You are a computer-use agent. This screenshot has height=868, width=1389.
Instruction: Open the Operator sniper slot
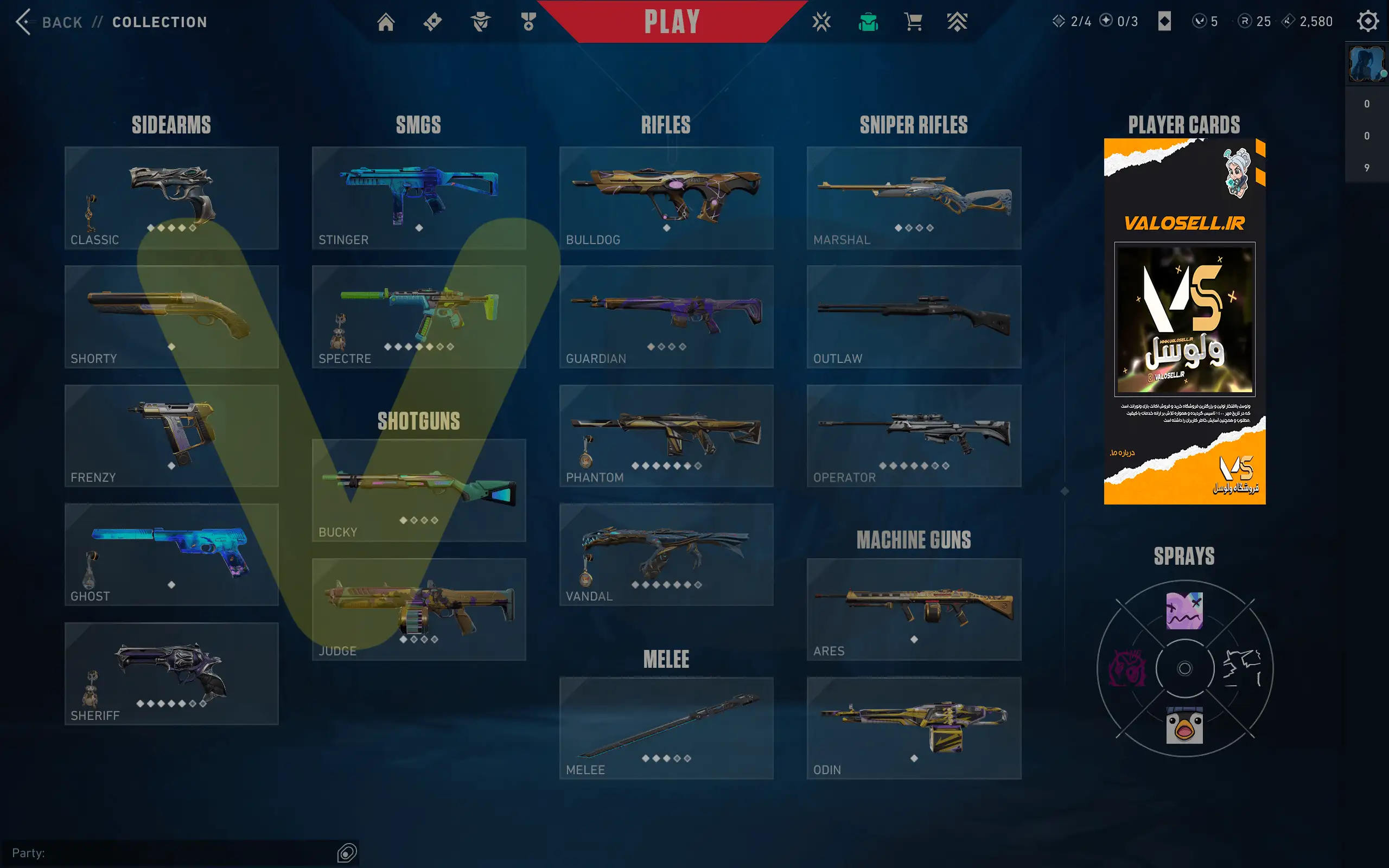click(x=913, y=436)
